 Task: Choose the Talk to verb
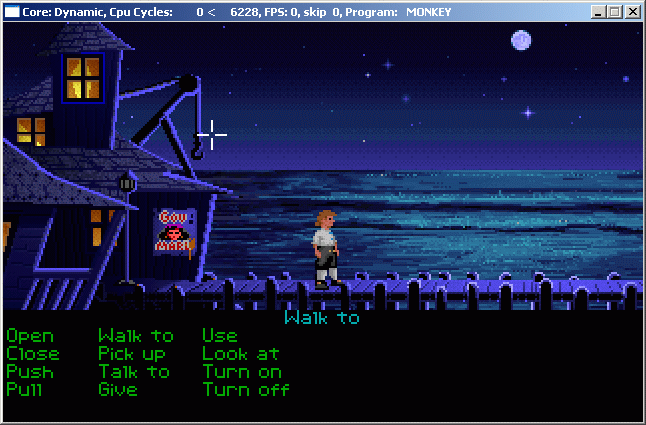coord(134,372)
